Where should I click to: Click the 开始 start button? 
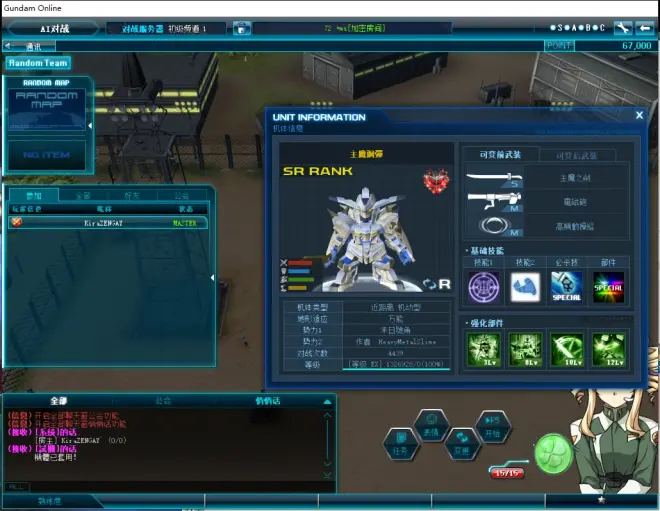tap(492, 426)
